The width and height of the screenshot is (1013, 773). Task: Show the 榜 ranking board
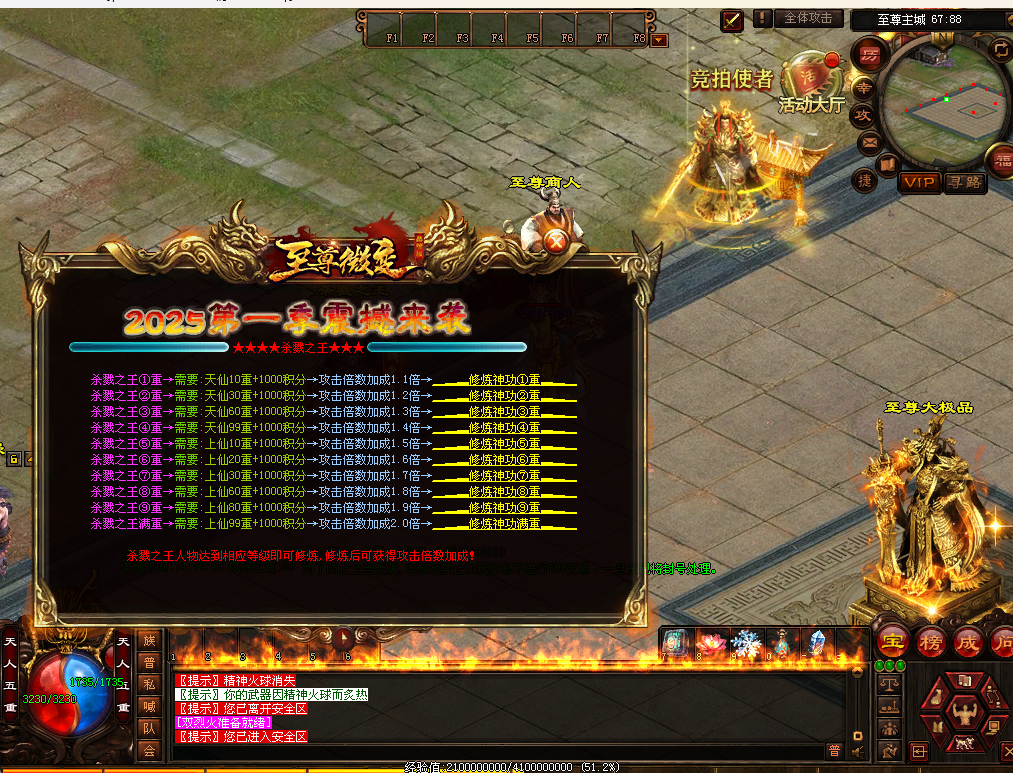click(931, 643)
